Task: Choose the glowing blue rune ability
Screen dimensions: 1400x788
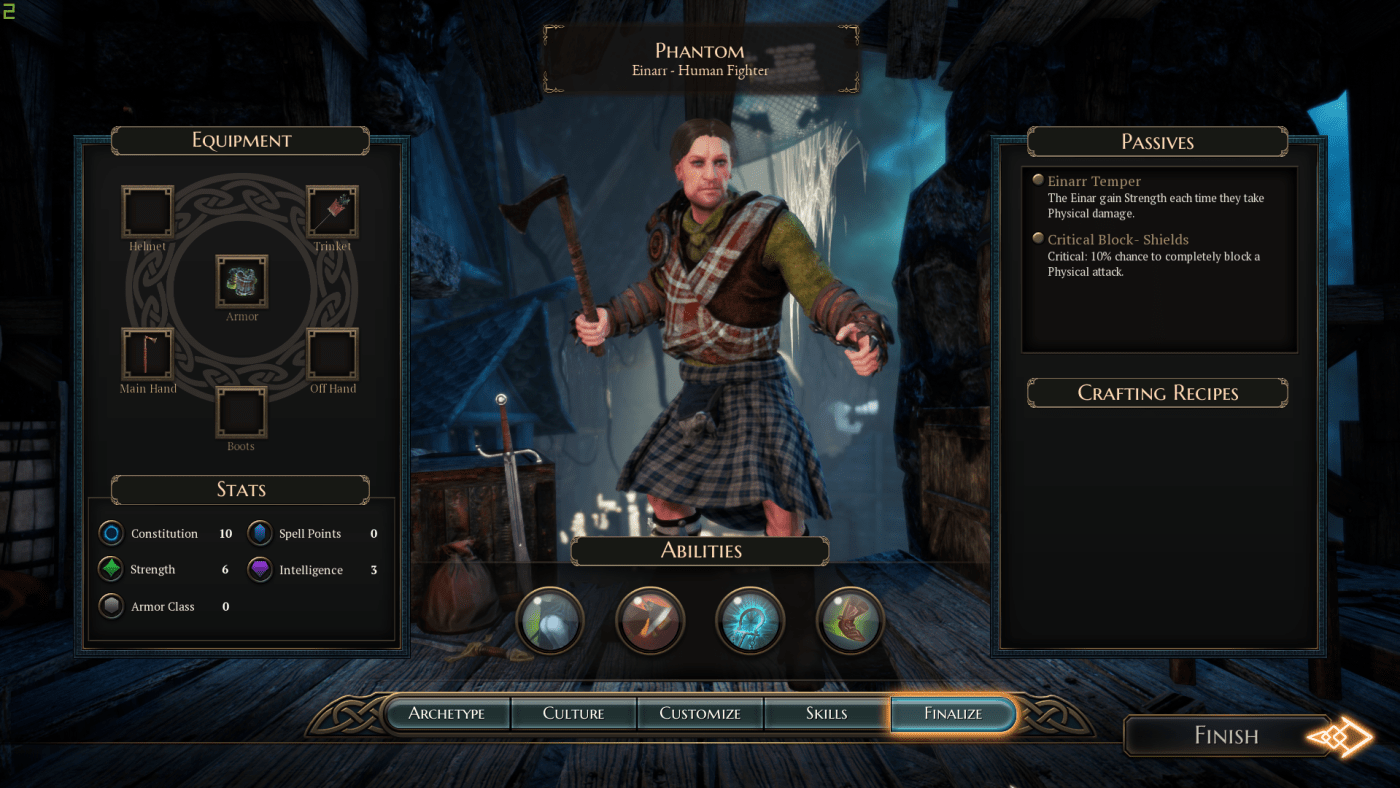Action: click(x=750, y=620)
